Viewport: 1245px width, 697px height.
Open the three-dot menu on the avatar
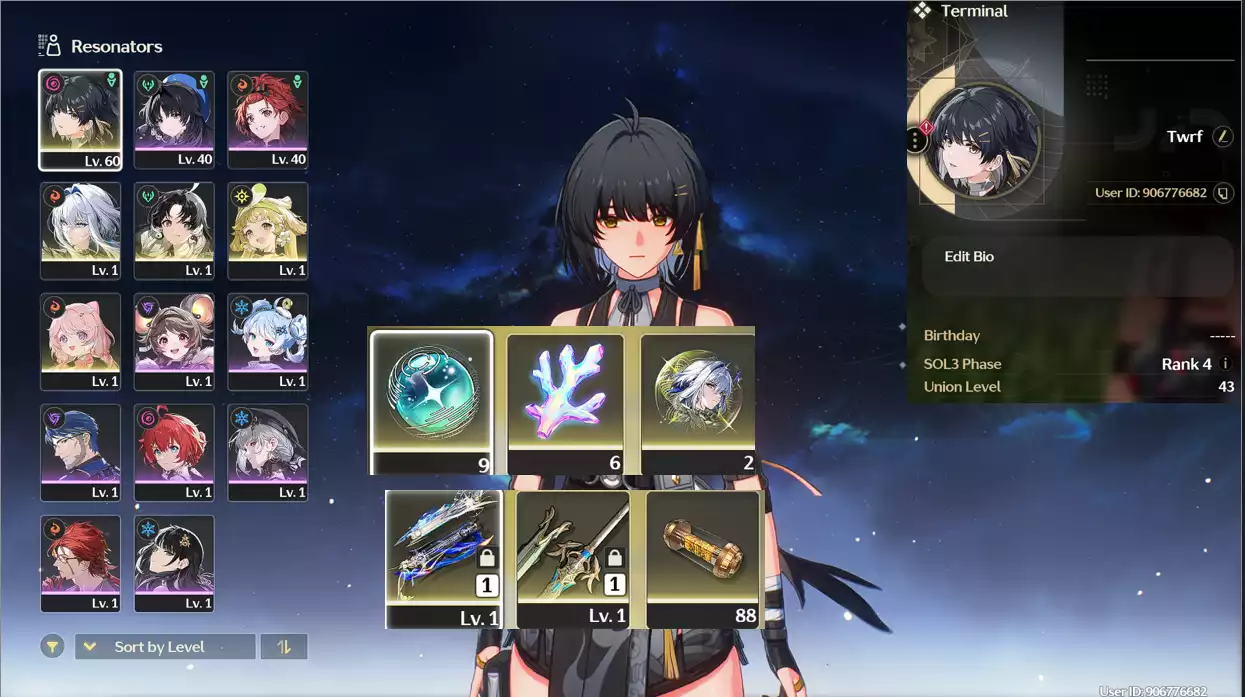tap(916, 140)
